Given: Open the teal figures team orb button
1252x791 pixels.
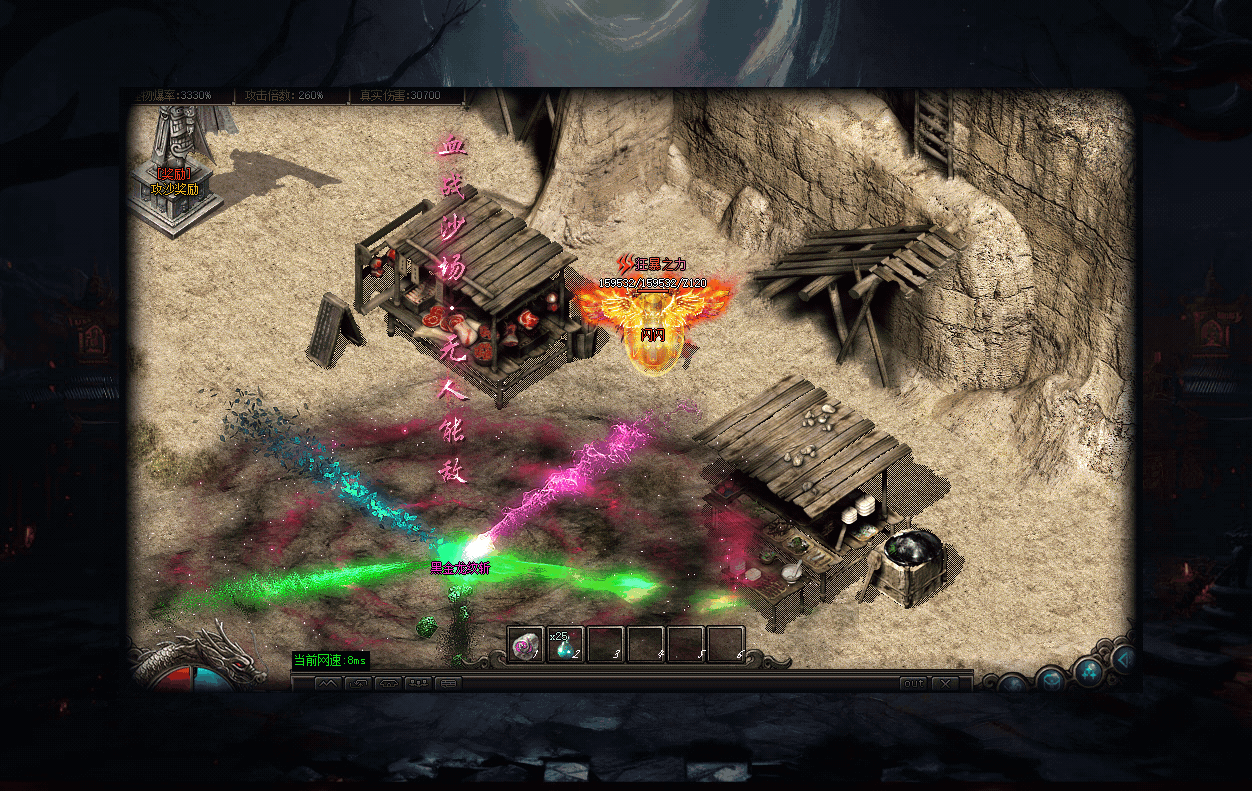Looking at the screenshot, I should [x=1088, y=670].
